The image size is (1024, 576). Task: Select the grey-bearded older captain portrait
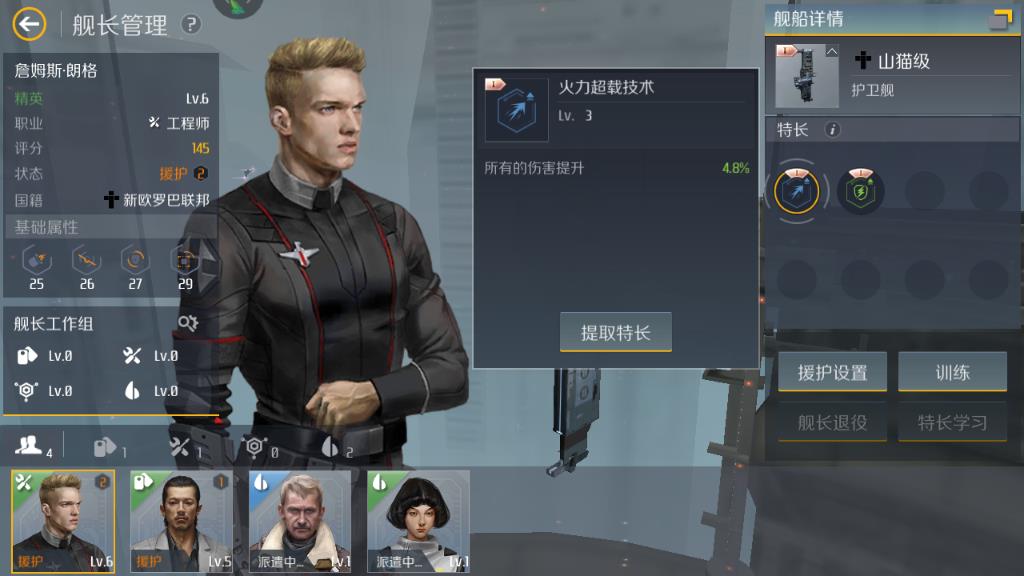pyautogui.click(x=300, y=521)
